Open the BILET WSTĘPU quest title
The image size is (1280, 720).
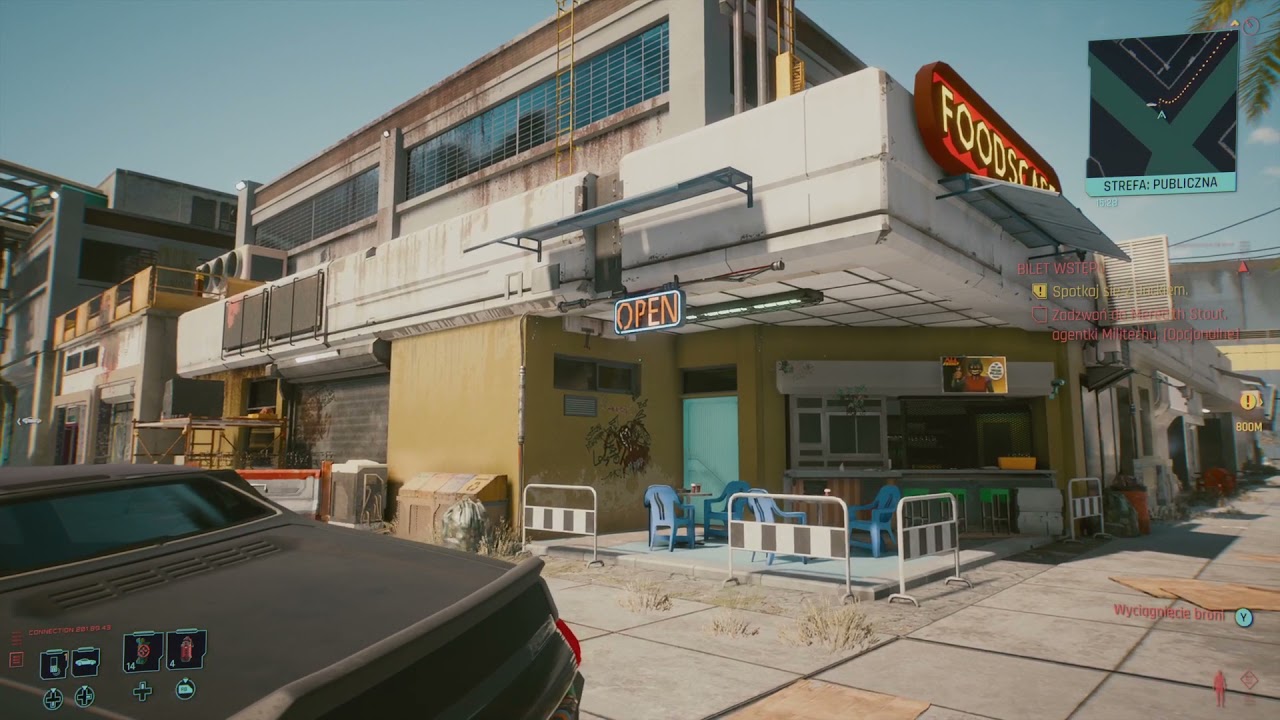[x=1061, y=267]
